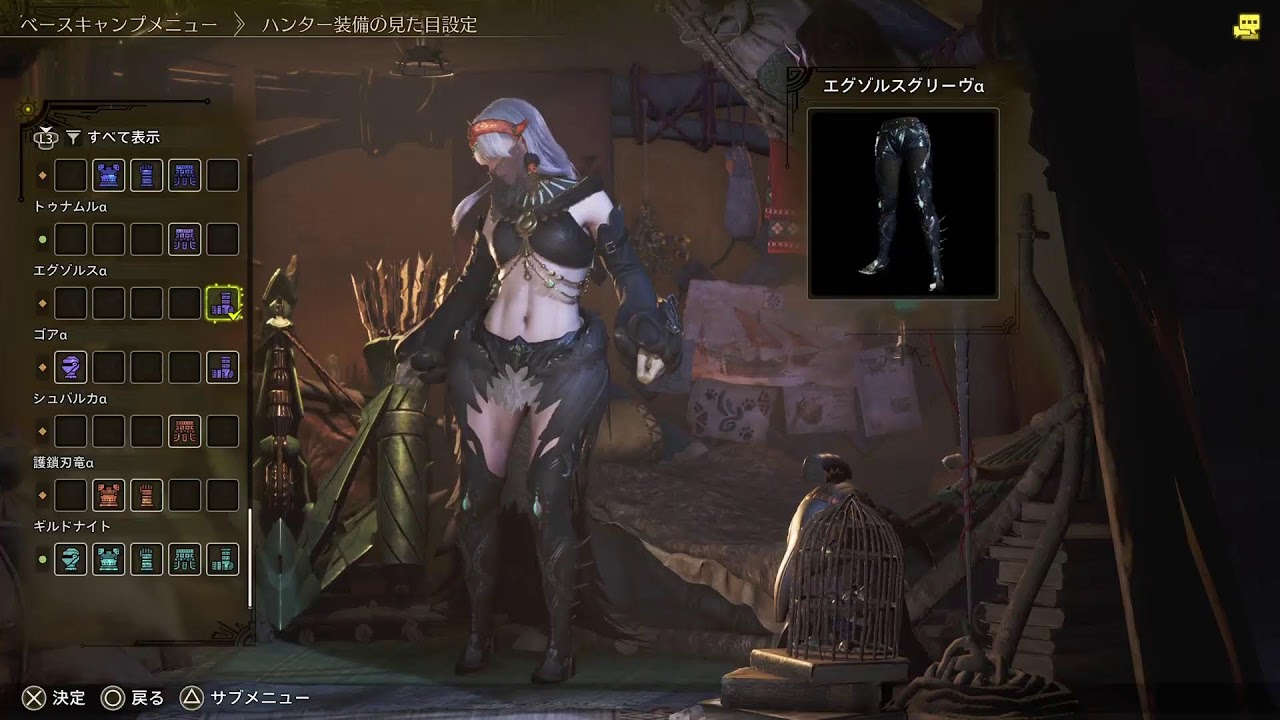This screenshot has width=1280, height=720.
Task: Choose the 護鎖刃竜α chest armor
Action: tap(108, 495)
